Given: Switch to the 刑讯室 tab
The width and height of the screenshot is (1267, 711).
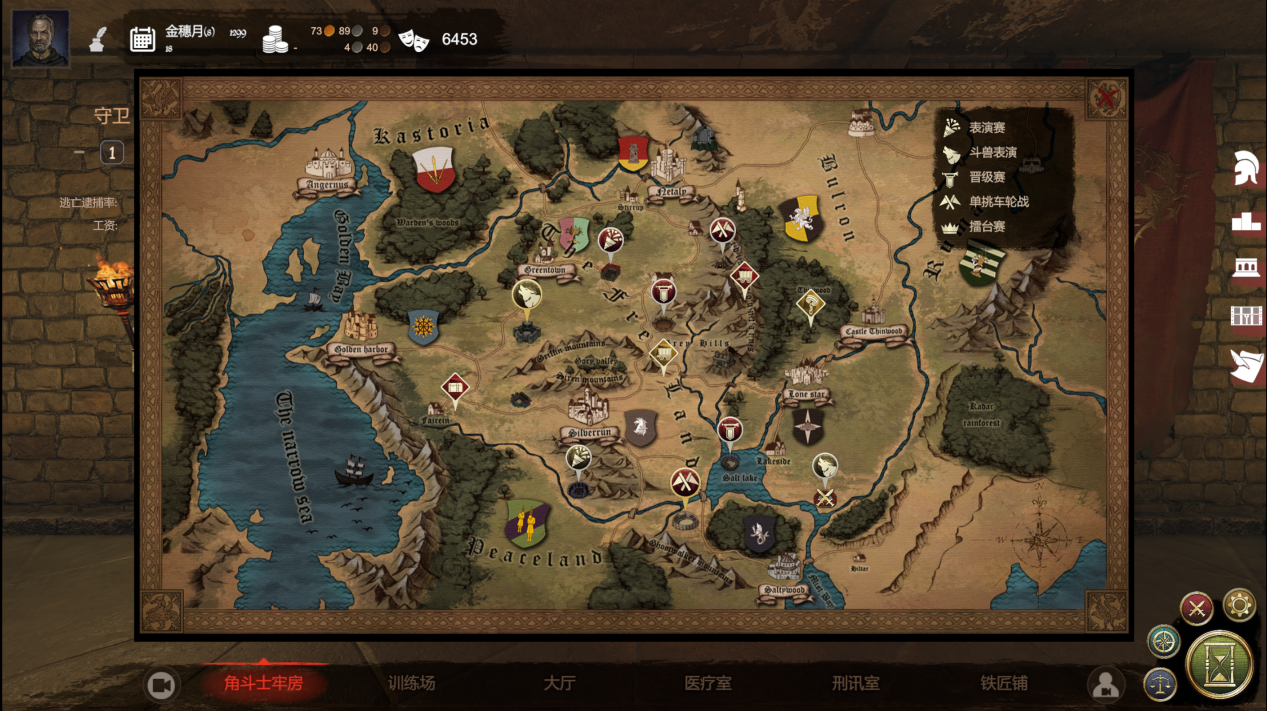Looking at the screenshot, I should pyautogui.click(x=855, y=684).
